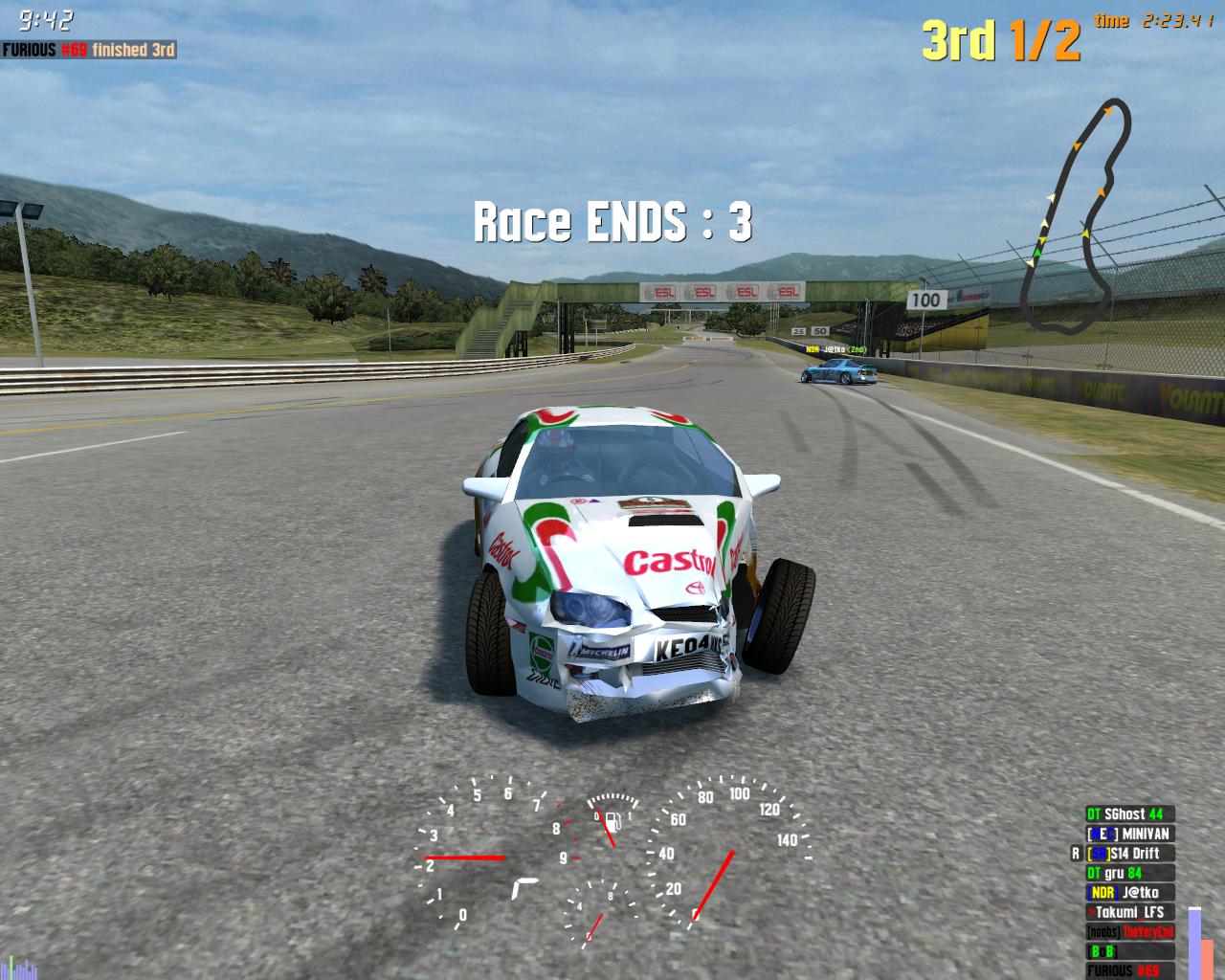Select the Takumi_LFS player row
The width and height of the screenshot is (1225, 980).
[1128, 912]
